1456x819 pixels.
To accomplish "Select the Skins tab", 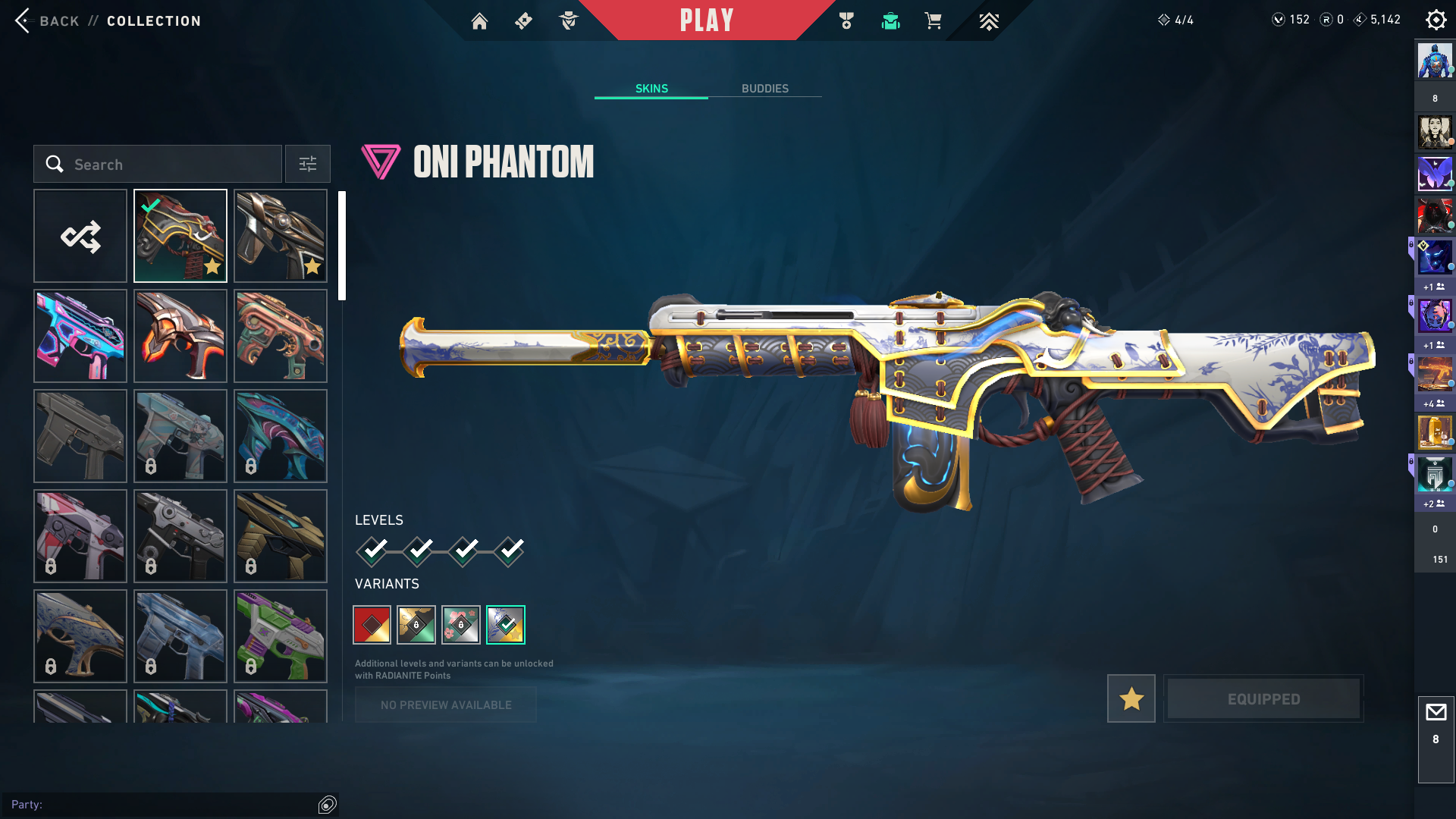I will [x=651, y=89].
